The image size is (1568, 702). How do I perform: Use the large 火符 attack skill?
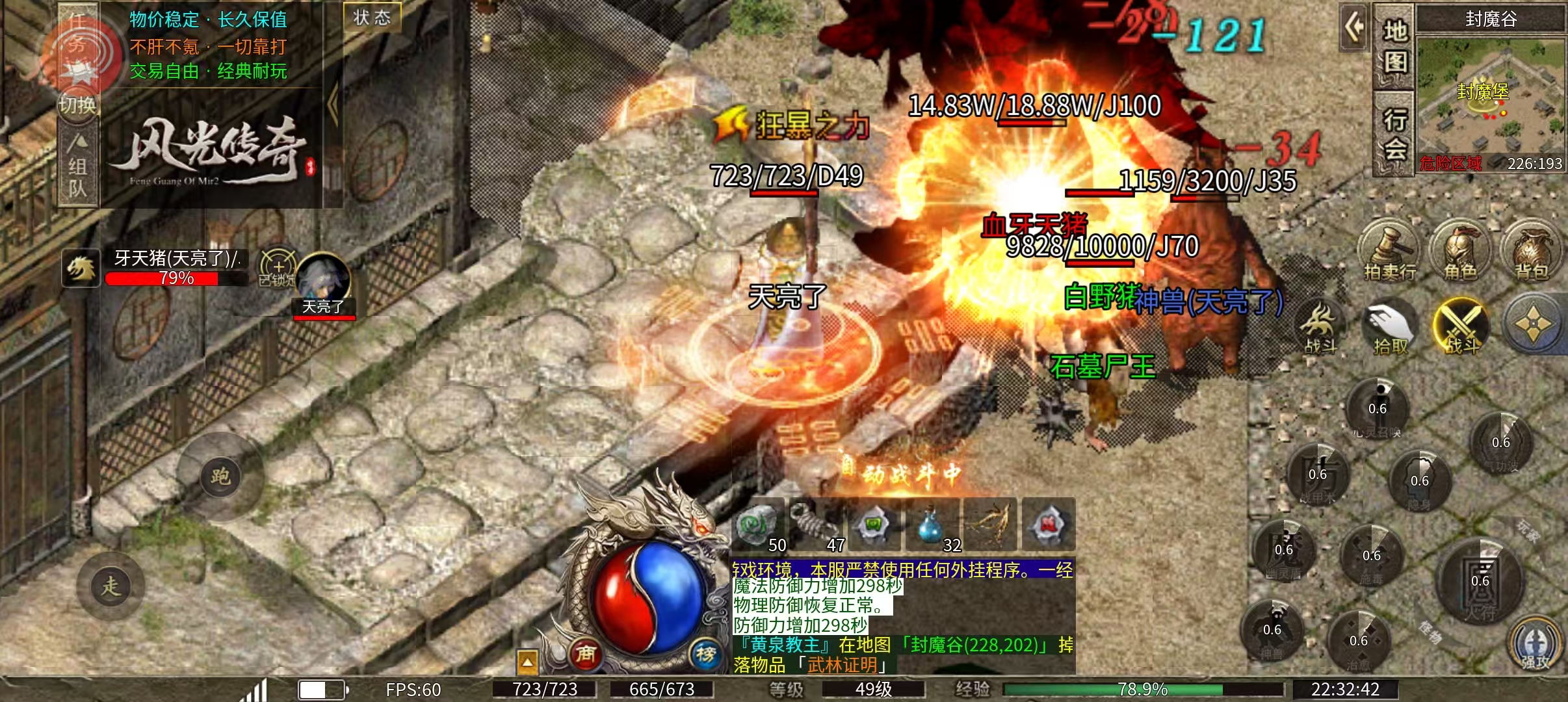[1480, 580]
